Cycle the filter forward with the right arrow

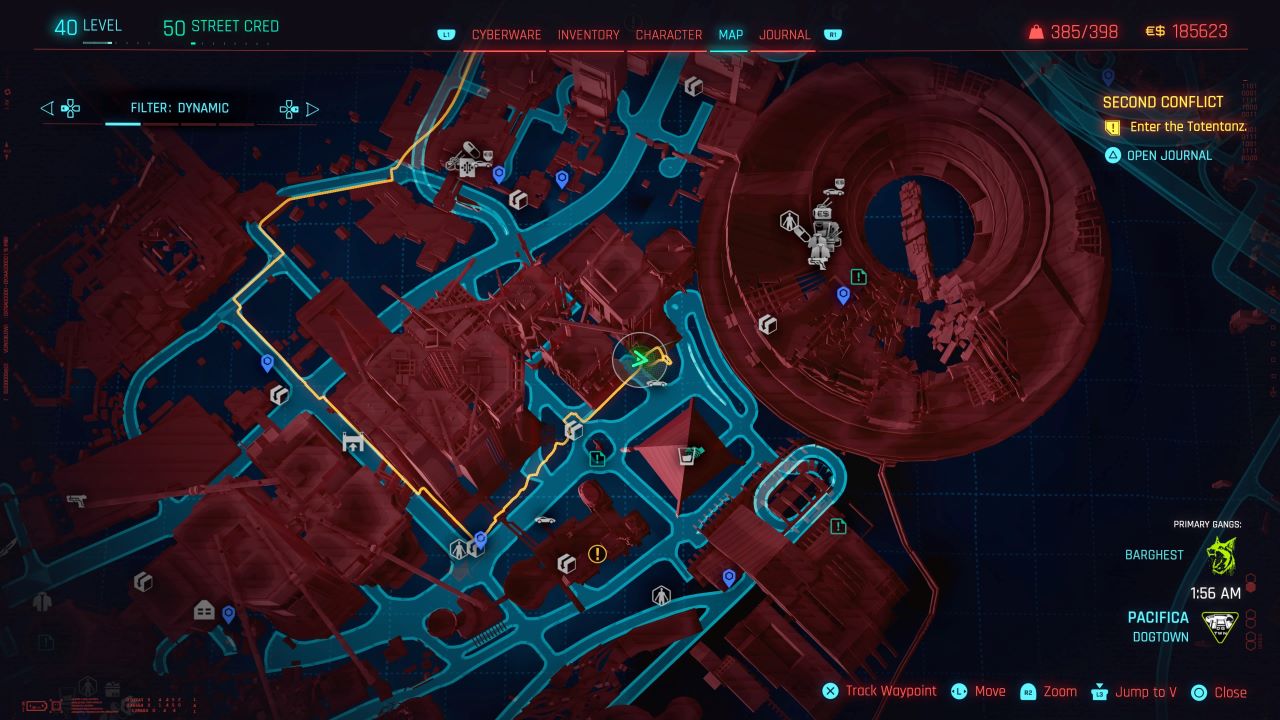click(313, 108)
